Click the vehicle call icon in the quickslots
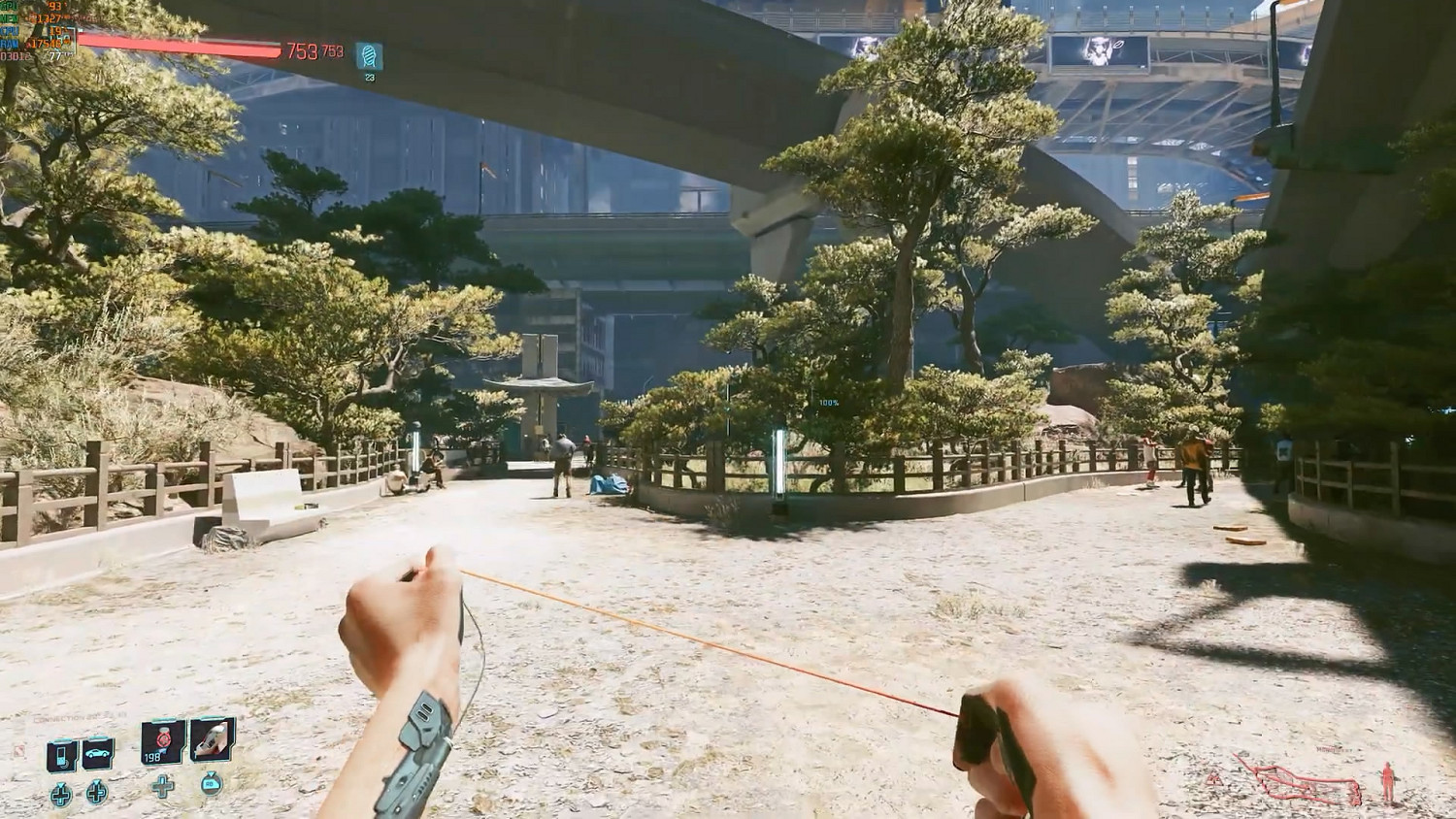This screenshot has height=819, width=1456. coord(97,753)
